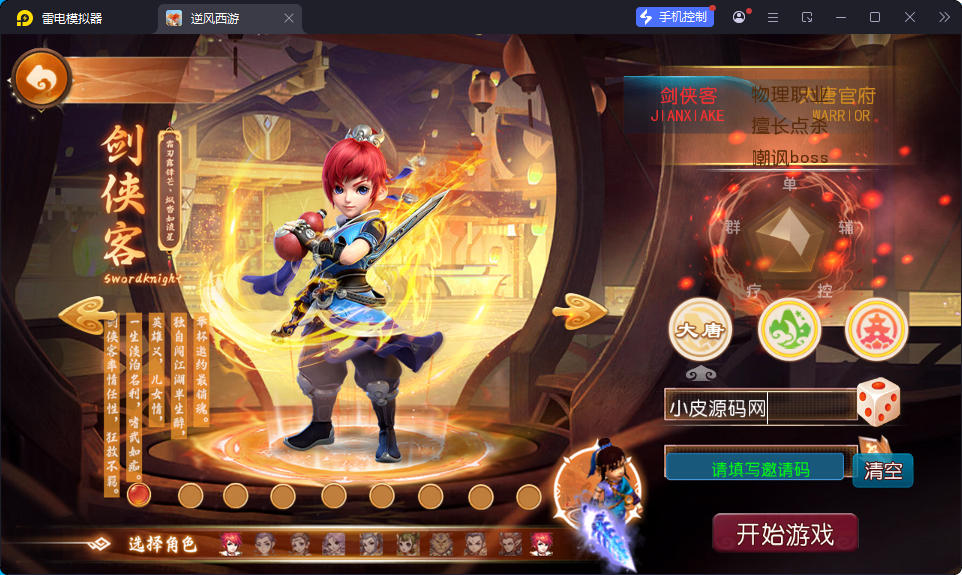Image resolution: width=962 pixels, height=575 pixels.
Task: Click the orange swirl back button
Action: point(42,79)
